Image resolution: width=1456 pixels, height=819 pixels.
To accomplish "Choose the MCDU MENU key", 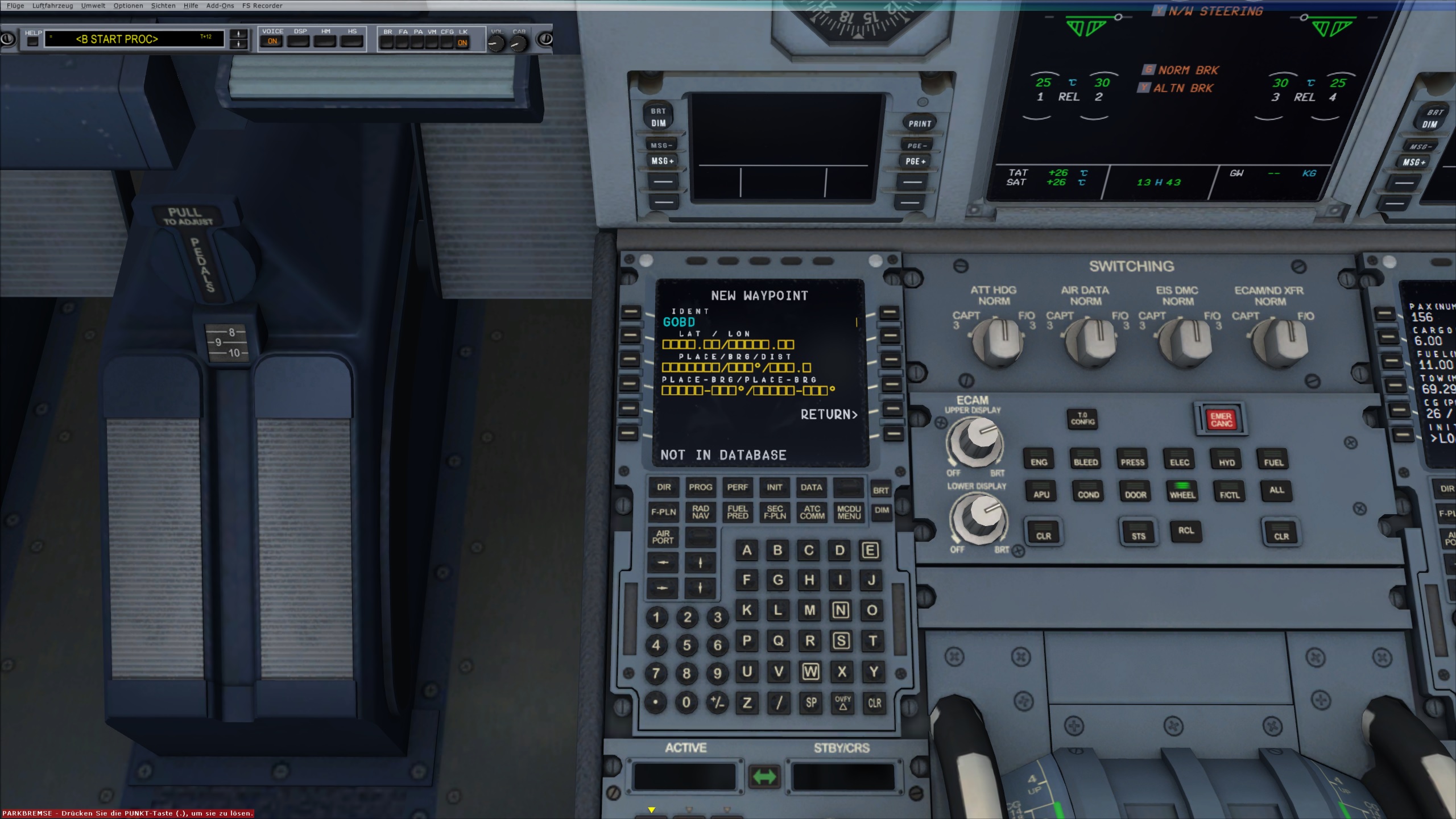I will [x=849, y=512].
